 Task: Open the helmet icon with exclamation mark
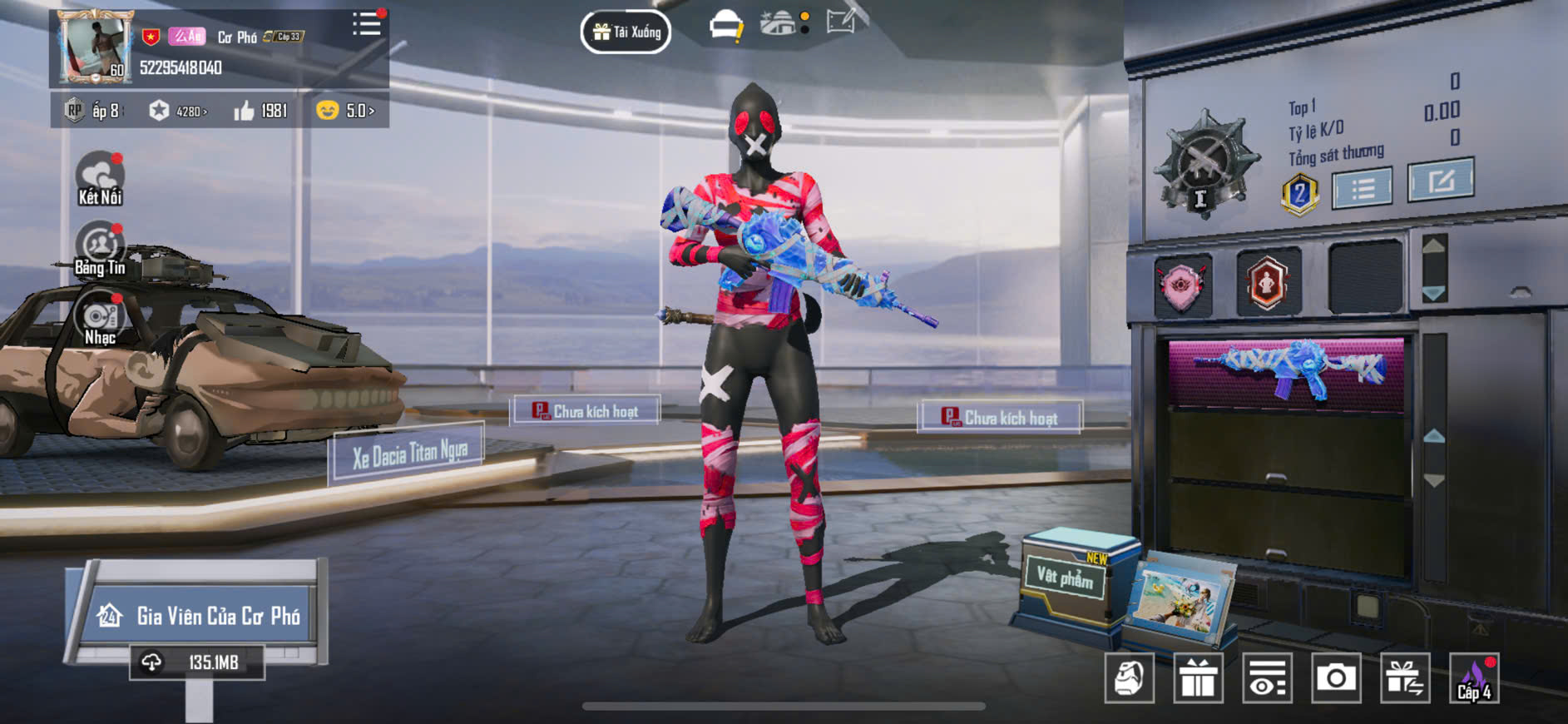point(726,26)
